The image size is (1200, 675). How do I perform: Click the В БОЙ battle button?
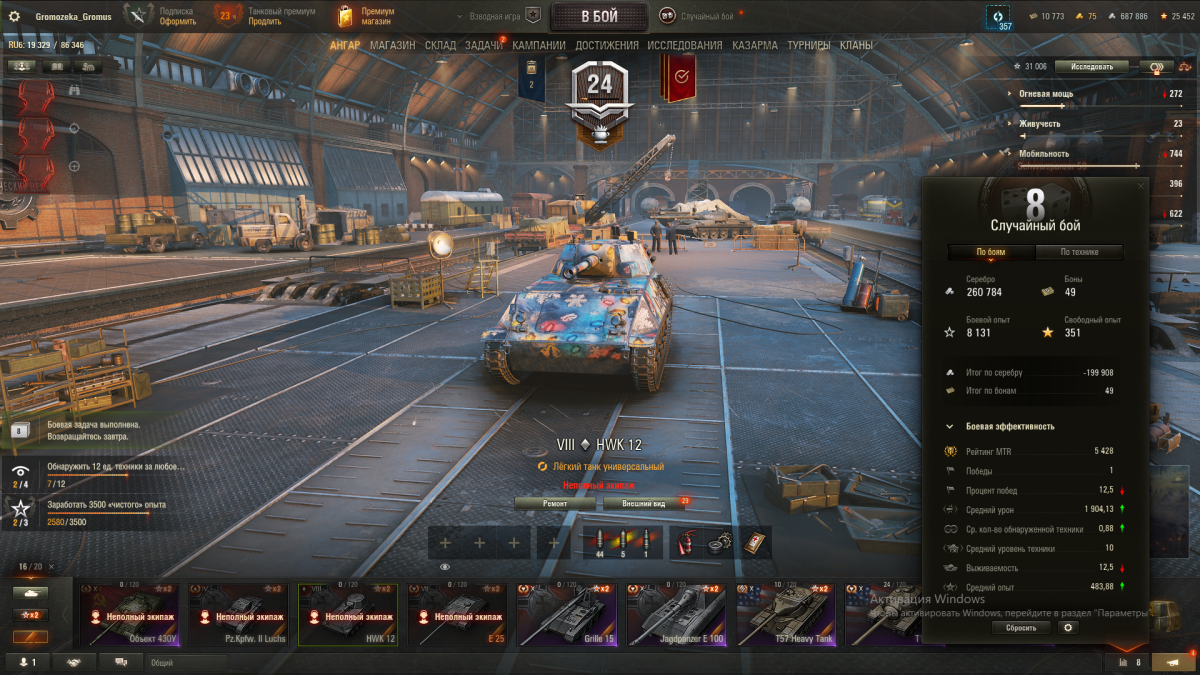tap(599, 16)
